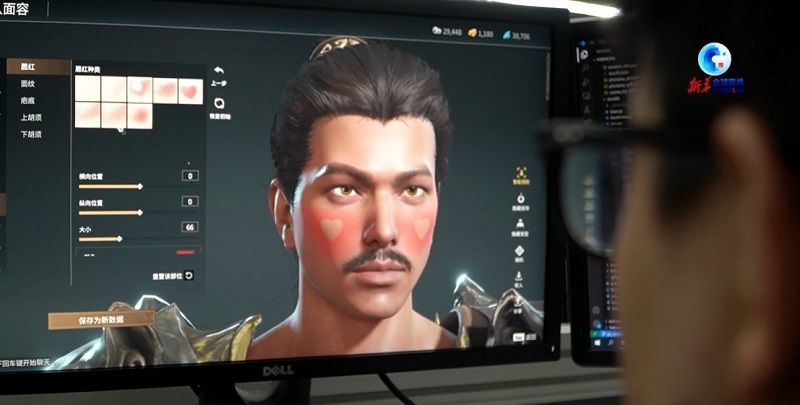
Task: Pick the heart-shaped blush swatch
Action: click(x=190, y=90)
